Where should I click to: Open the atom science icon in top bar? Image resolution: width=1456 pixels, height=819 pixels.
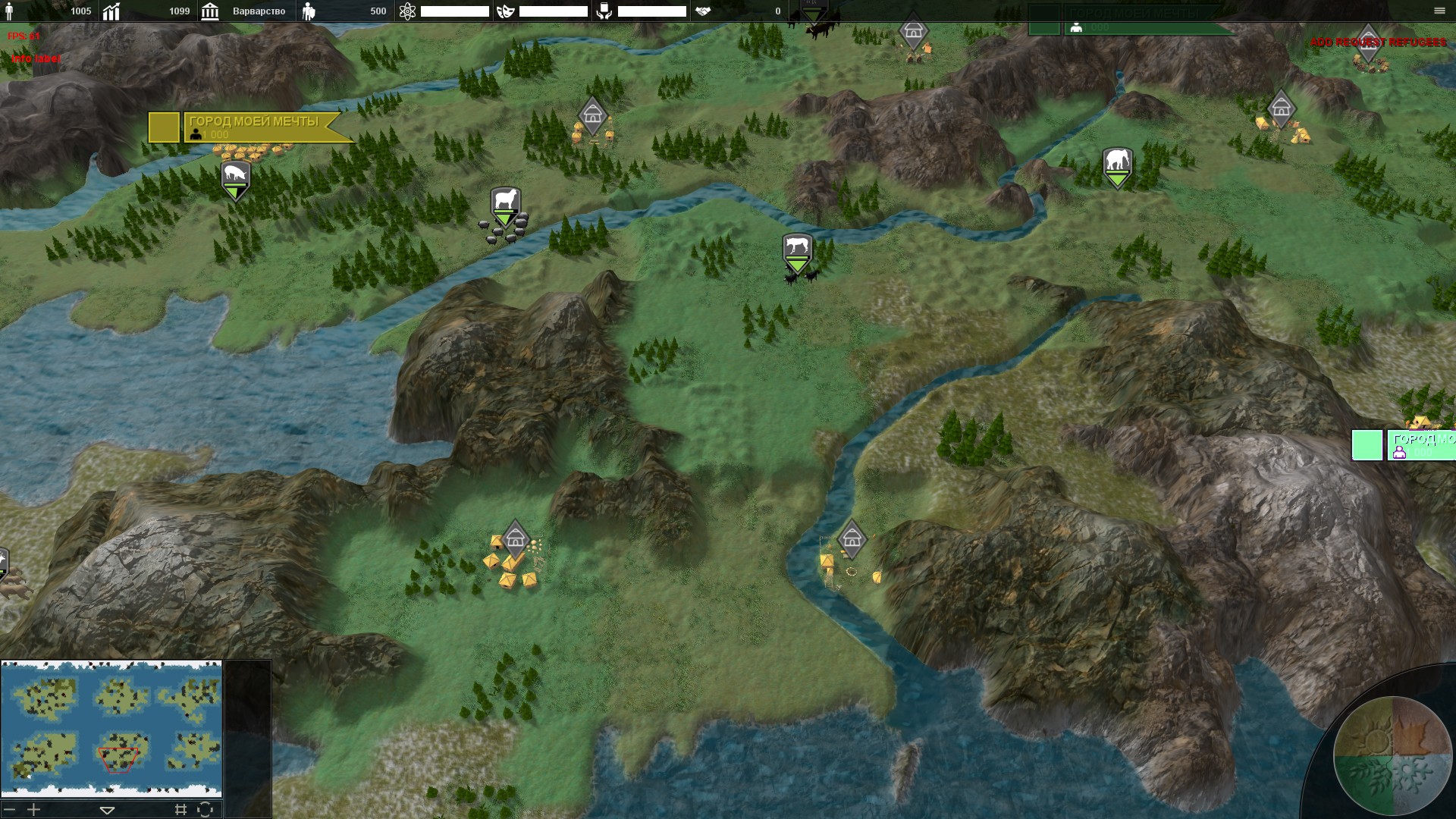(407, 11)
